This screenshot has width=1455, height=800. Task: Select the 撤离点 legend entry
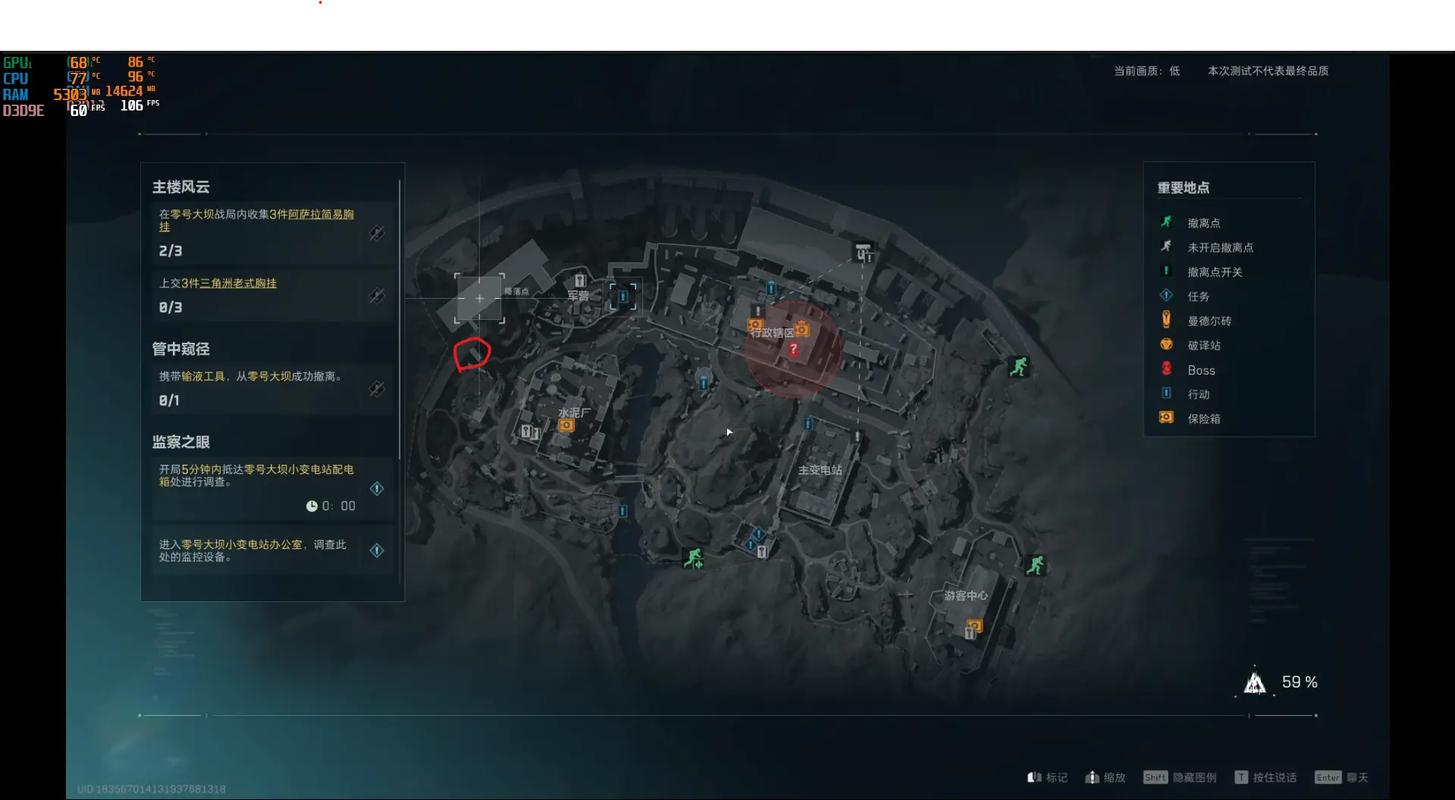[1203, 223]
